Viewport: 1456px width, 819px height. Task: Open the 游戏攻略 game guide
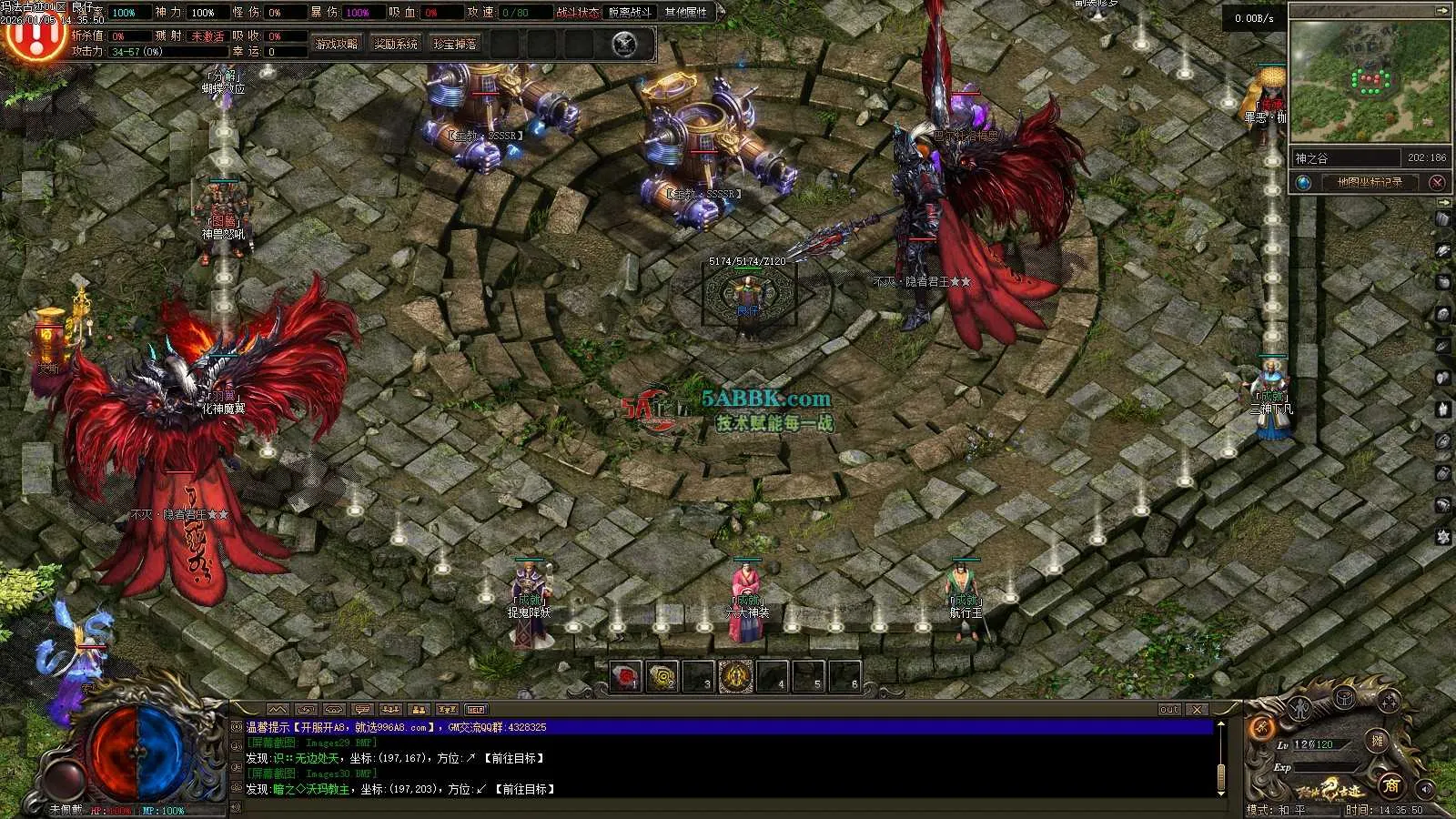coord(337,44)
